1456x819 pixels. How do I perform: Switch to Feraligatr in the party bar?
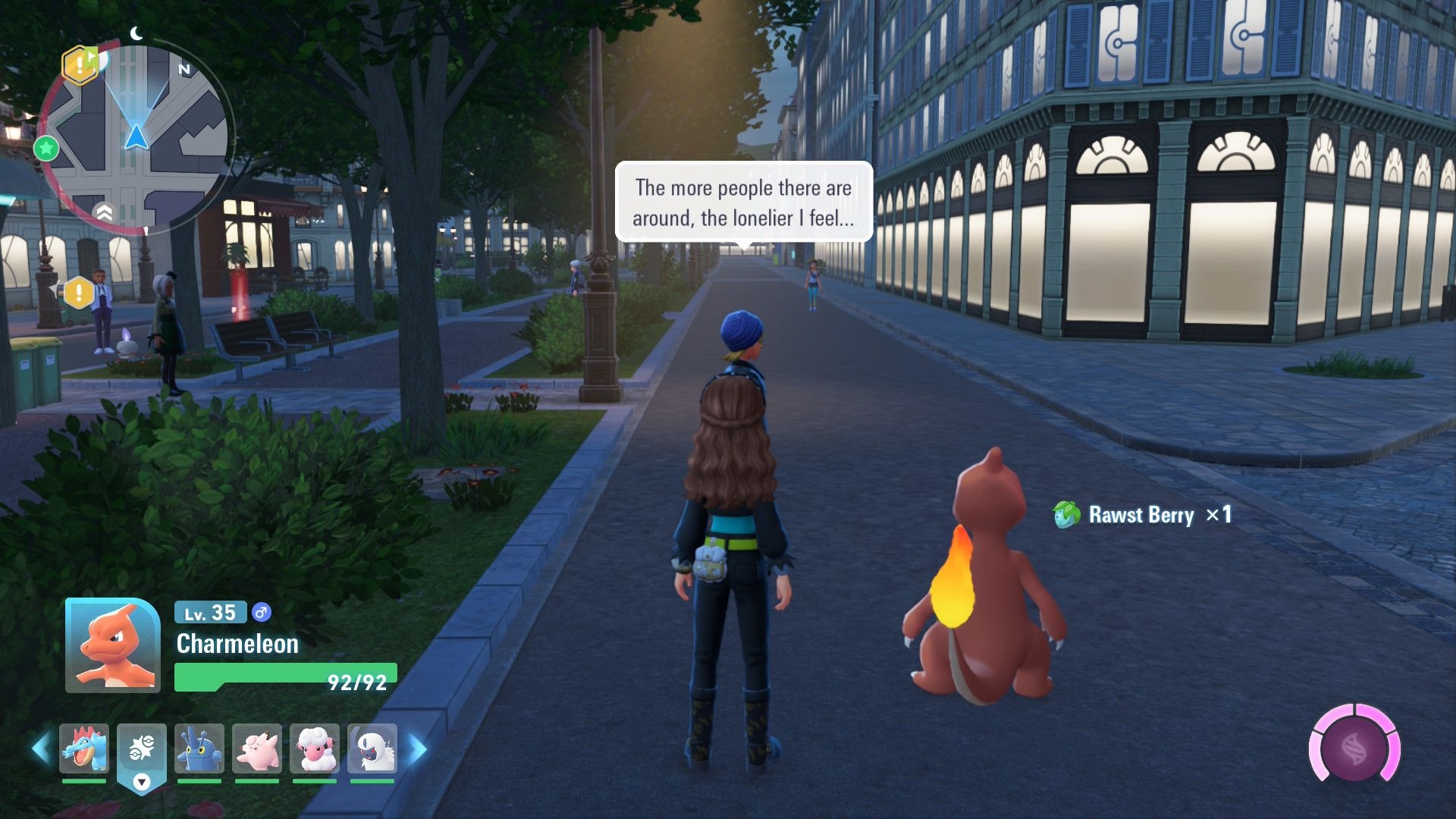tap(84, 749)
